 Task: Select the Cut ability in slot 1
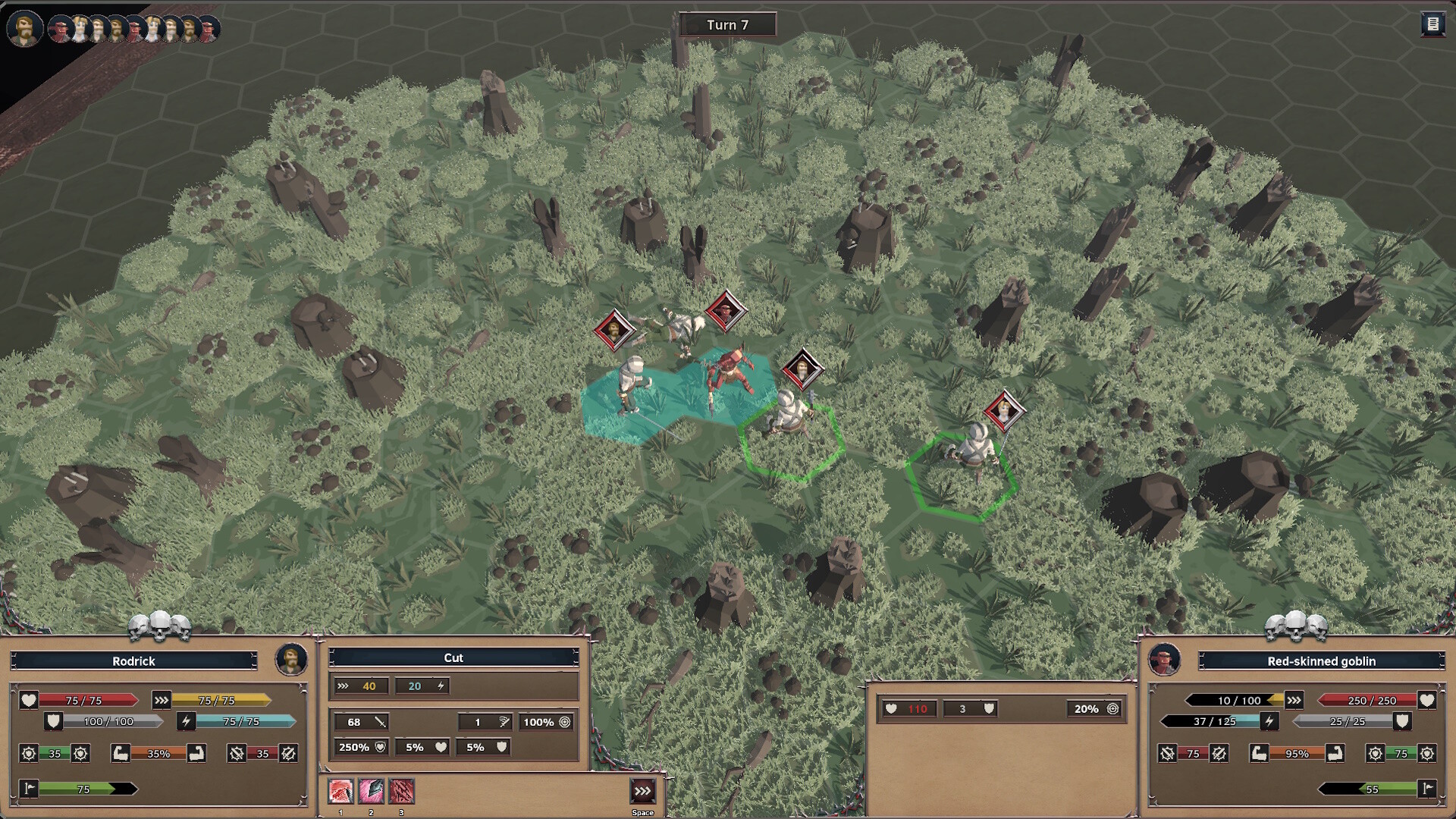click(341, 792)
